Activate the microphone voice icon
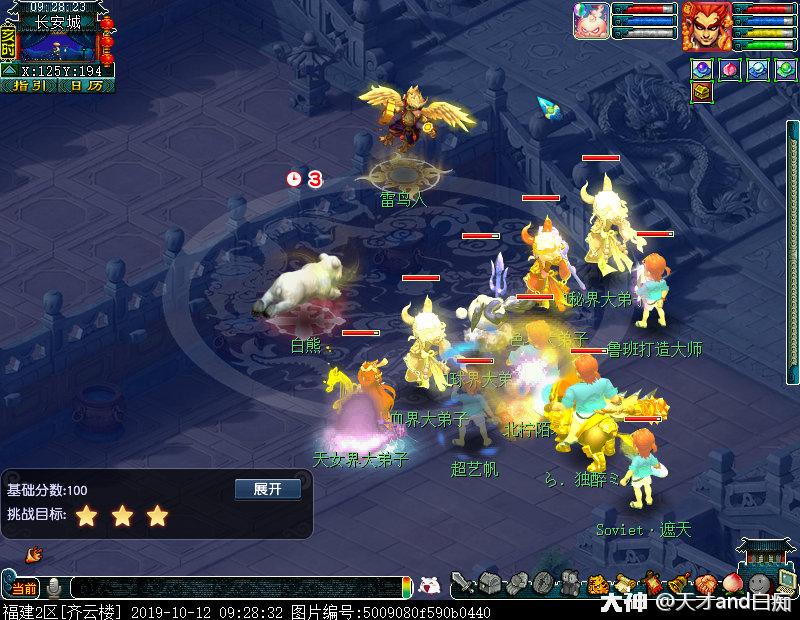Image resolution: width=800 pixels, height=620 pixels. click(54, 587)
